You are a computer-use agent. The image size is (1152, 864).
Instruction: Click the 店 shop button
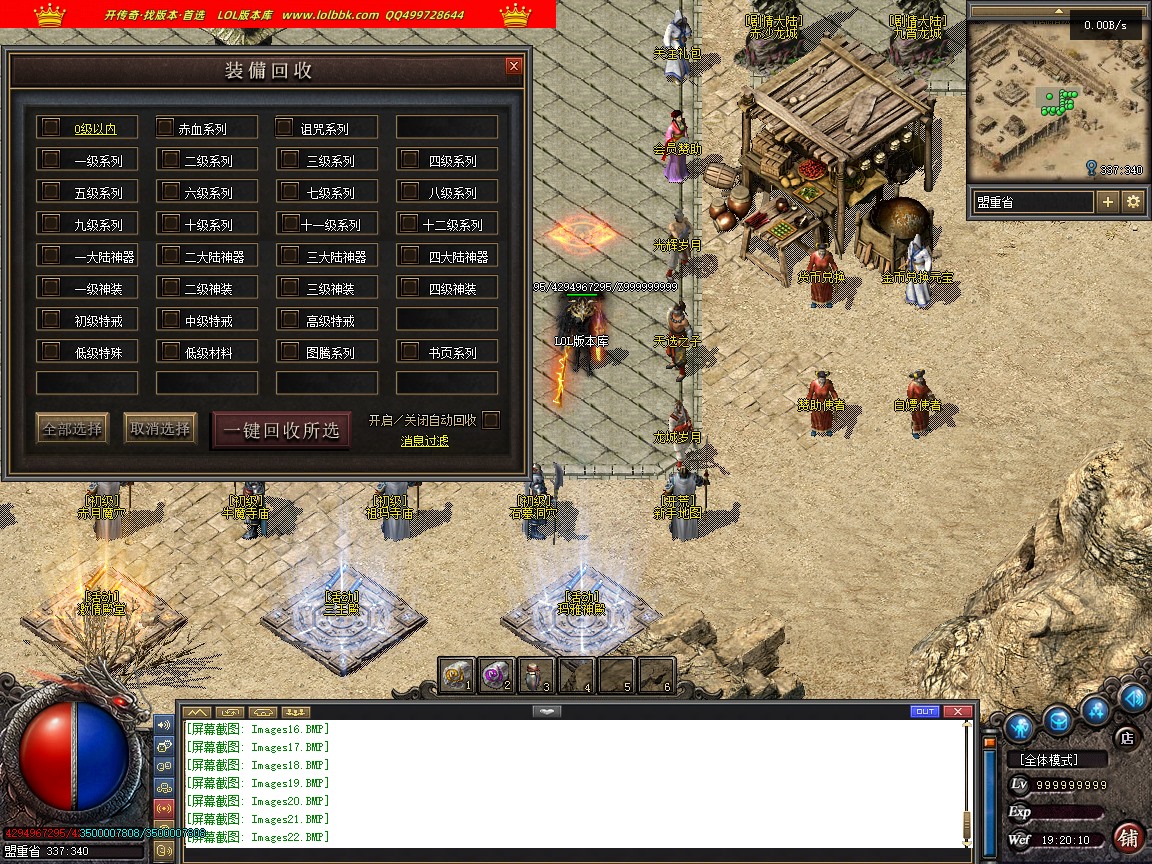tap(1127, 738)
